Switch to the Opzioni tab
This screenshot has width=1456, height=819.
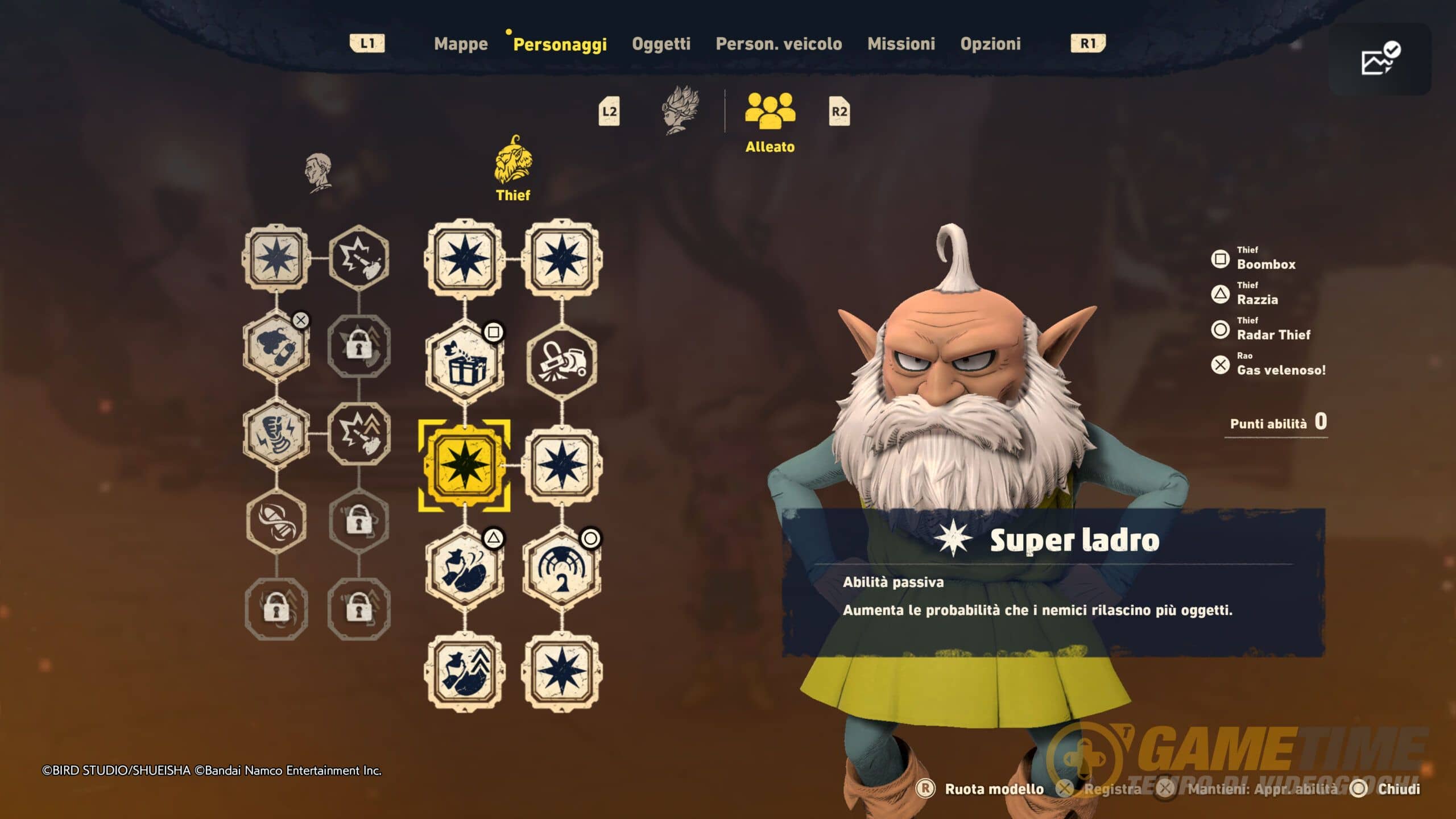coord(990,44)
